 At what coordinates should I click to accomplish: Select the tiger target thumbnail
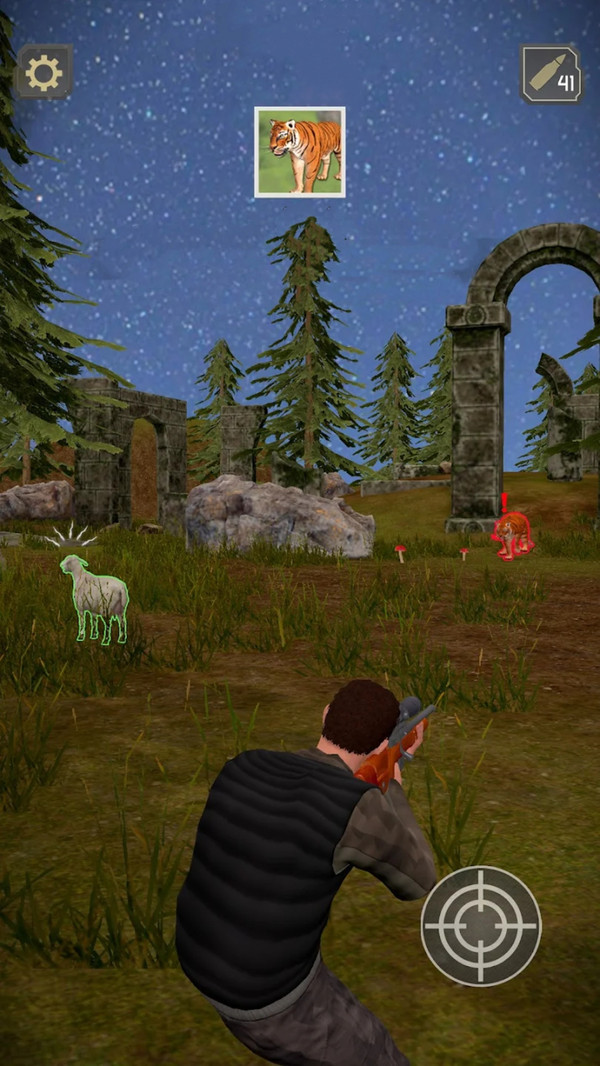(300, 152)
